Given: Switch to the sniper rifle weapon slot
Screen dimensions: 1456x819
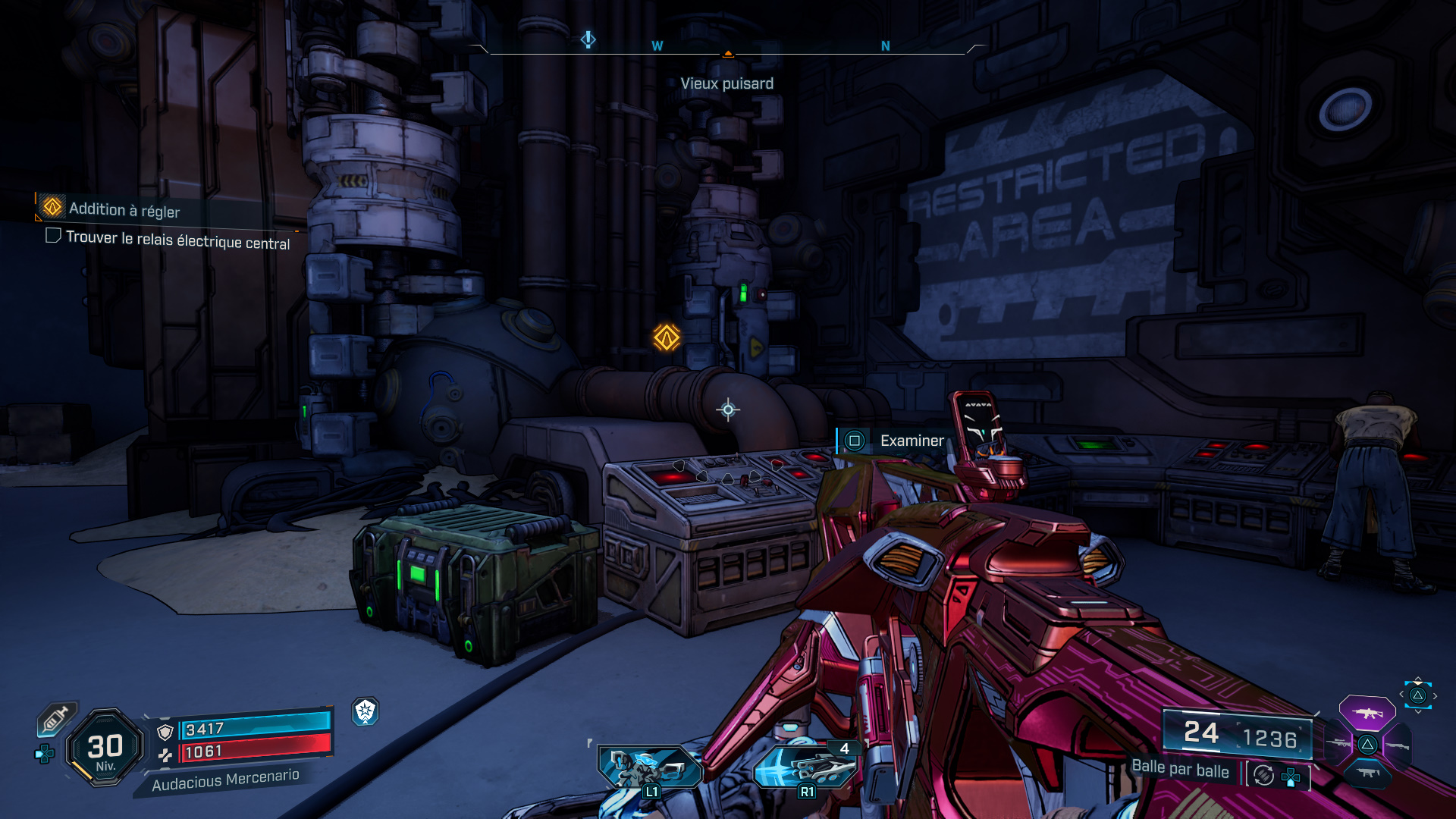Looking at the screenshot, I should tap(1338, 743).
